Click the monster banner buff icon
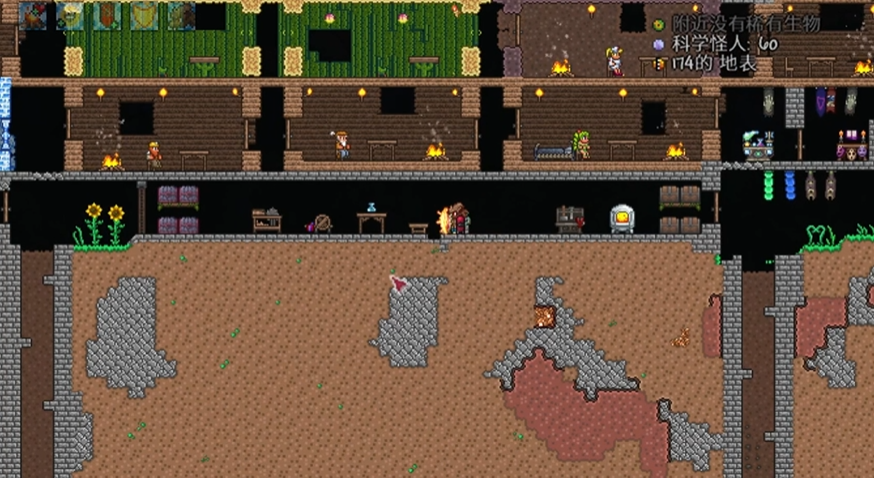The image size is (874, 478). click(x=107, y=15)
